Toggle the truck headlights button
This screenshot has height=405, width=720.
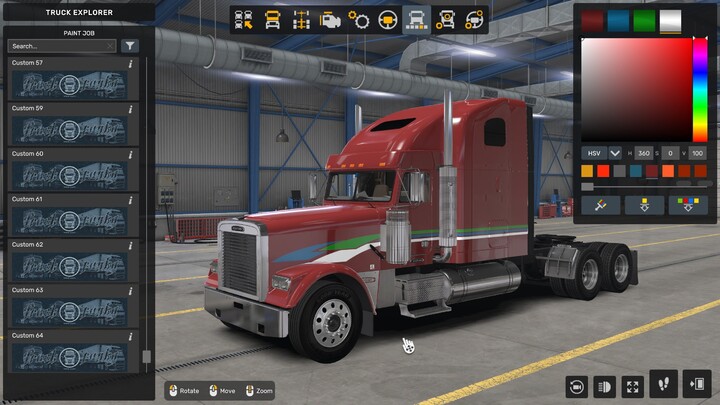click(604, 385)
